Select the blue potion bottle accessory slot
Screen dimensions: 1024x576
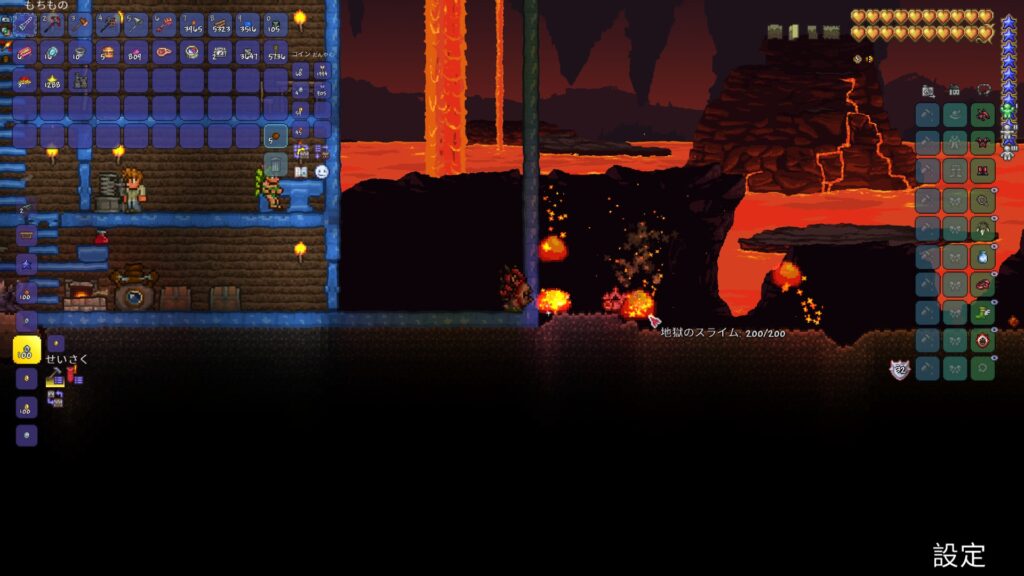click(983, 256)
